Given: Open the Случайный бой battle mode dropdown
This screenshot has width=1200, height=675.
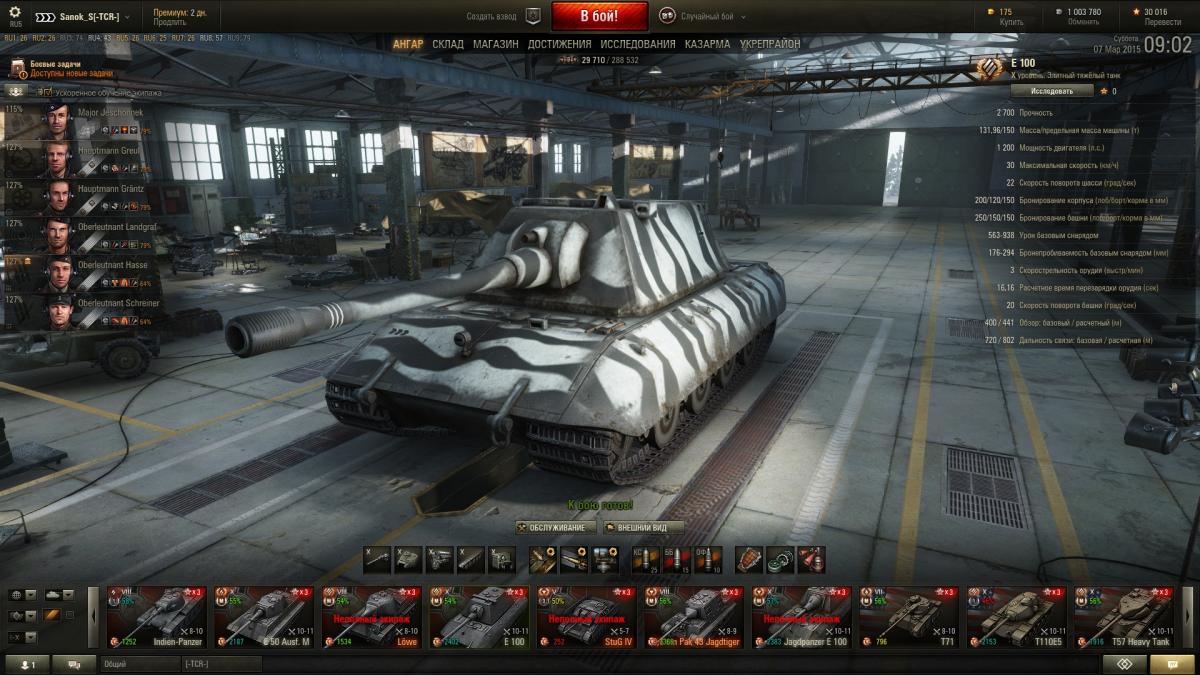Looking at the screenshot, I should click(x=705, y=16).
